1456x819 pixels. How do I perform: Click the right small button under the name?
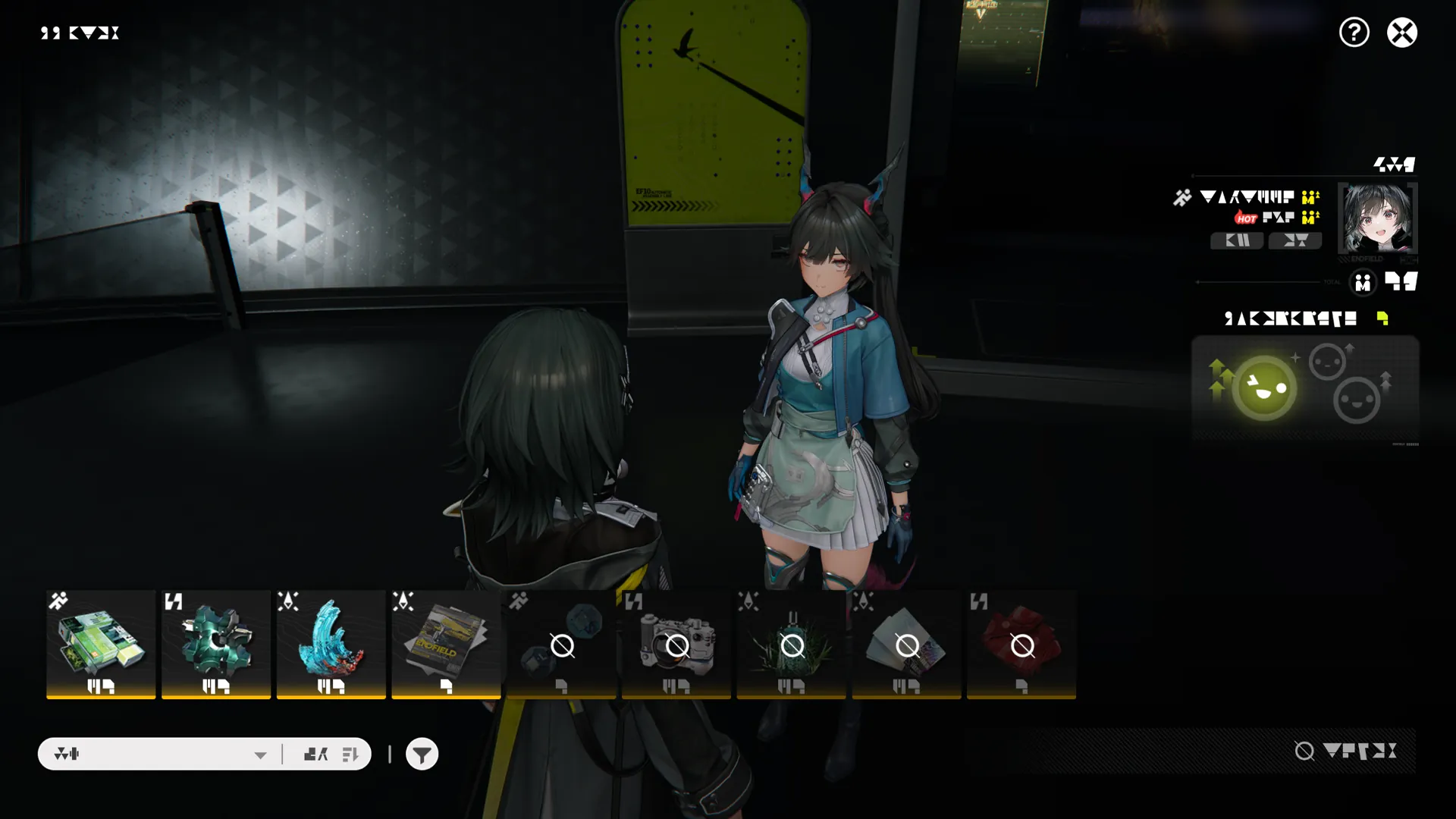[x=1295, y=240]
